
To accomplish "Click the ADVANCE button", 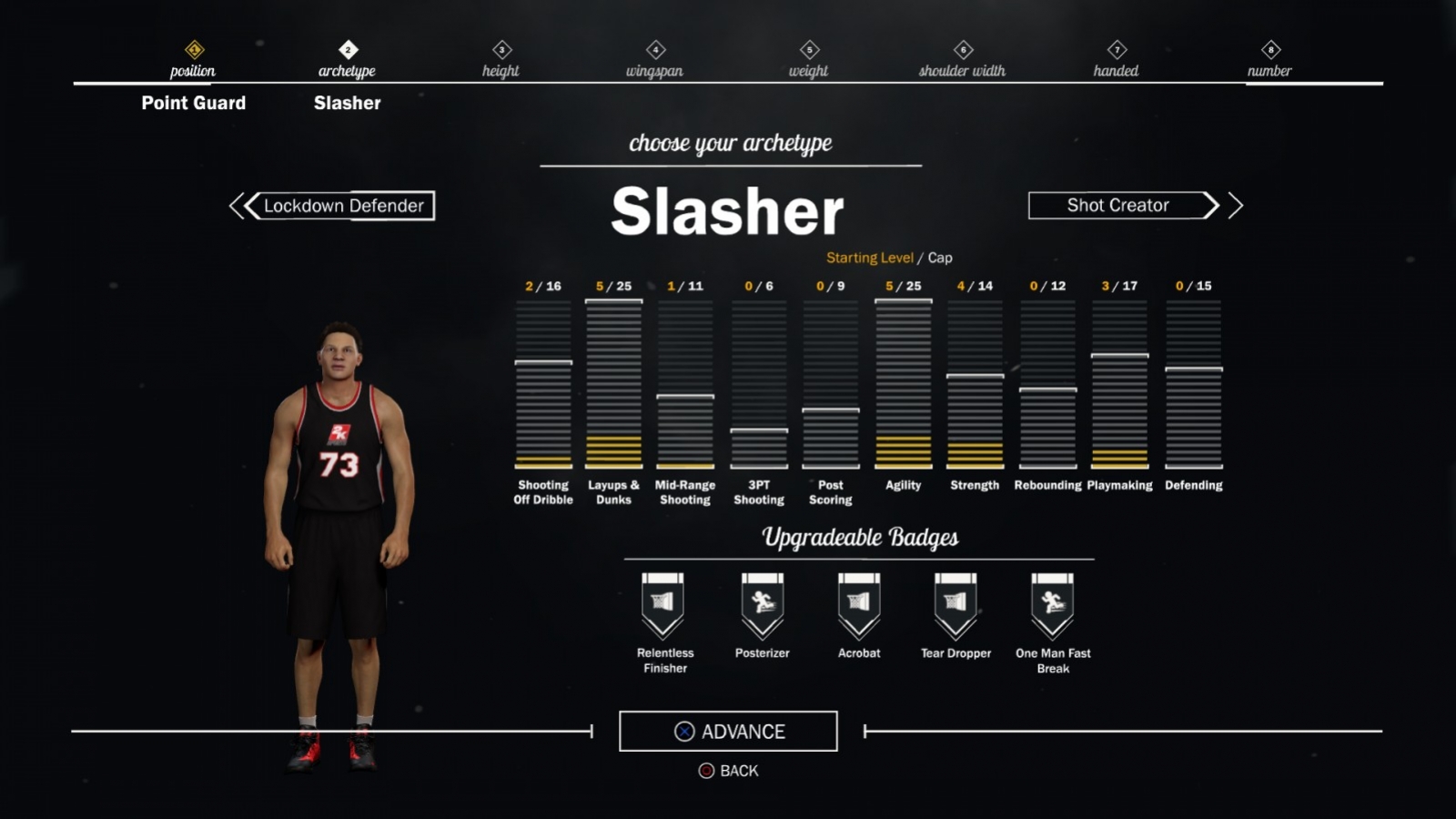I will [x=728, y=731].
